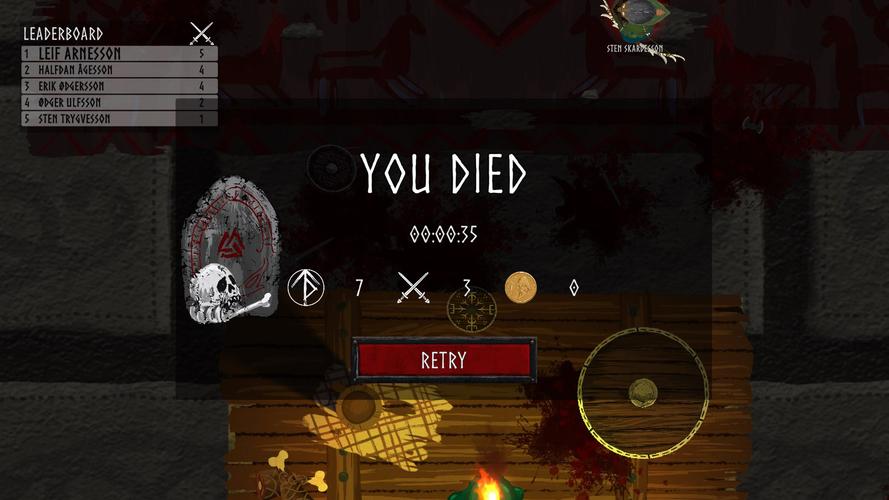Pick Ødger Ulfsson in the leaderboard list
The image size is (889, 500).
119,102
